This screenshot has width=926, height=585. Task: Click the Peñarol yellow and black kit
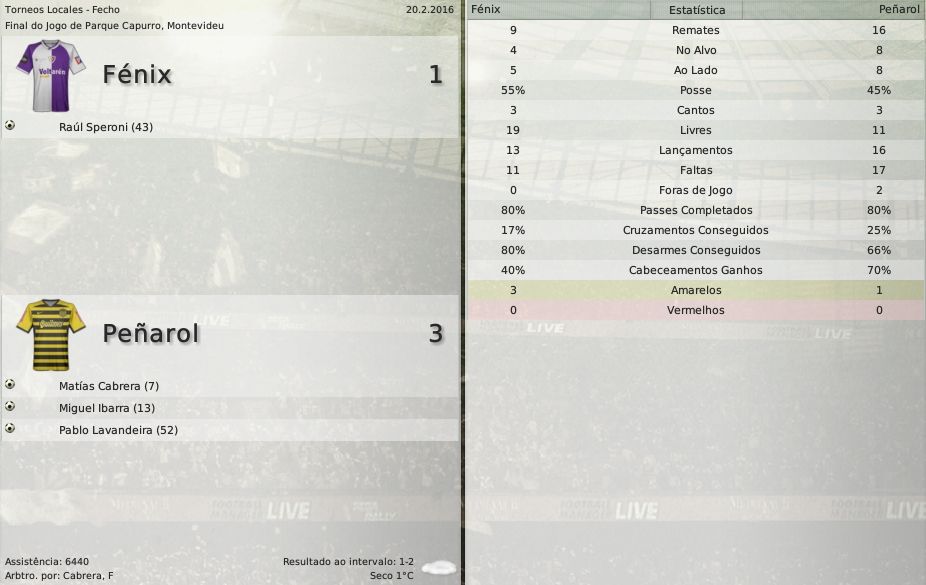pyautogui.click(x=50, y=333)
